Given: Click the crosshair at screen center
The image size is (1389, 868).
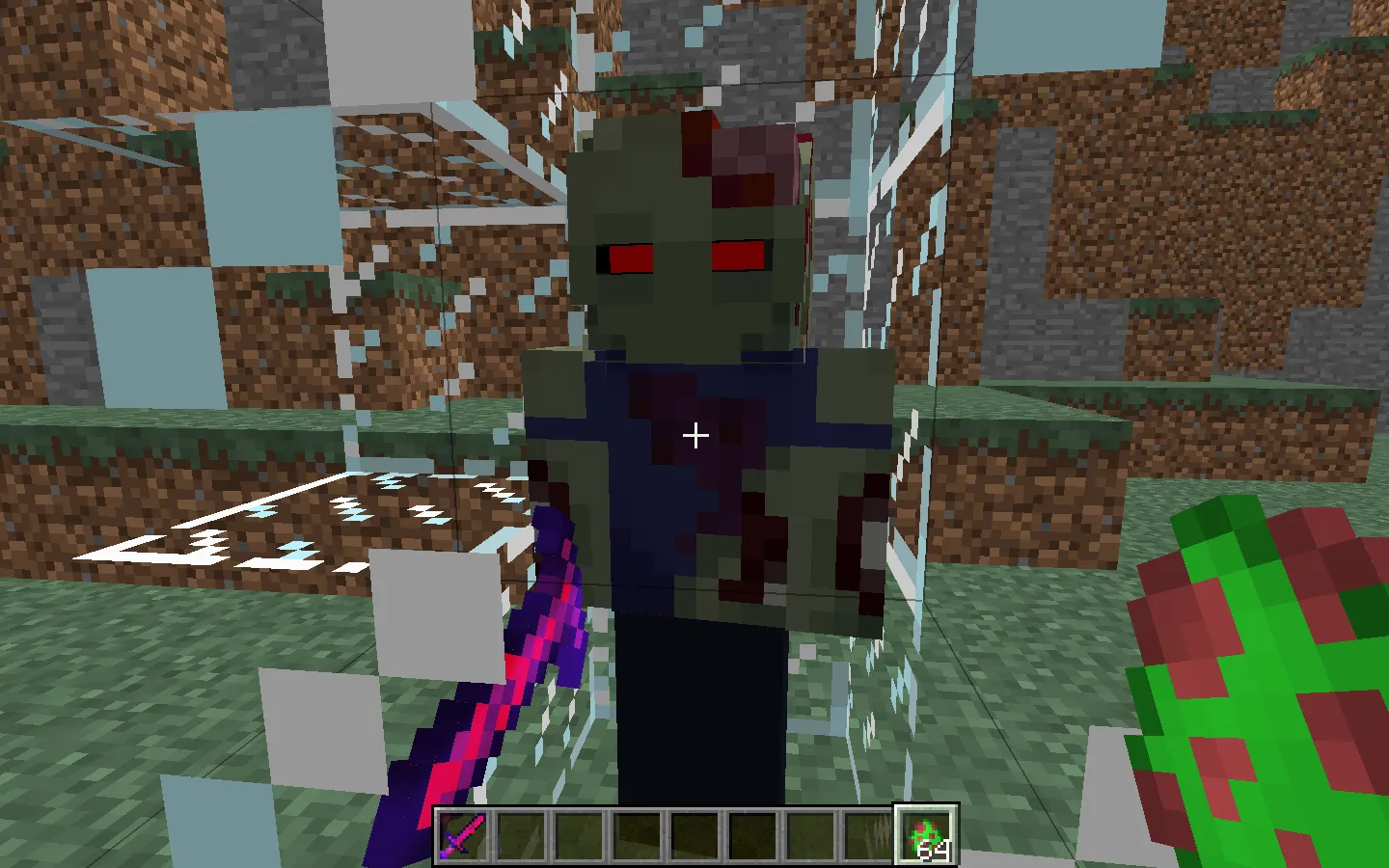Looking at the screenshot, I should point(694,436).
